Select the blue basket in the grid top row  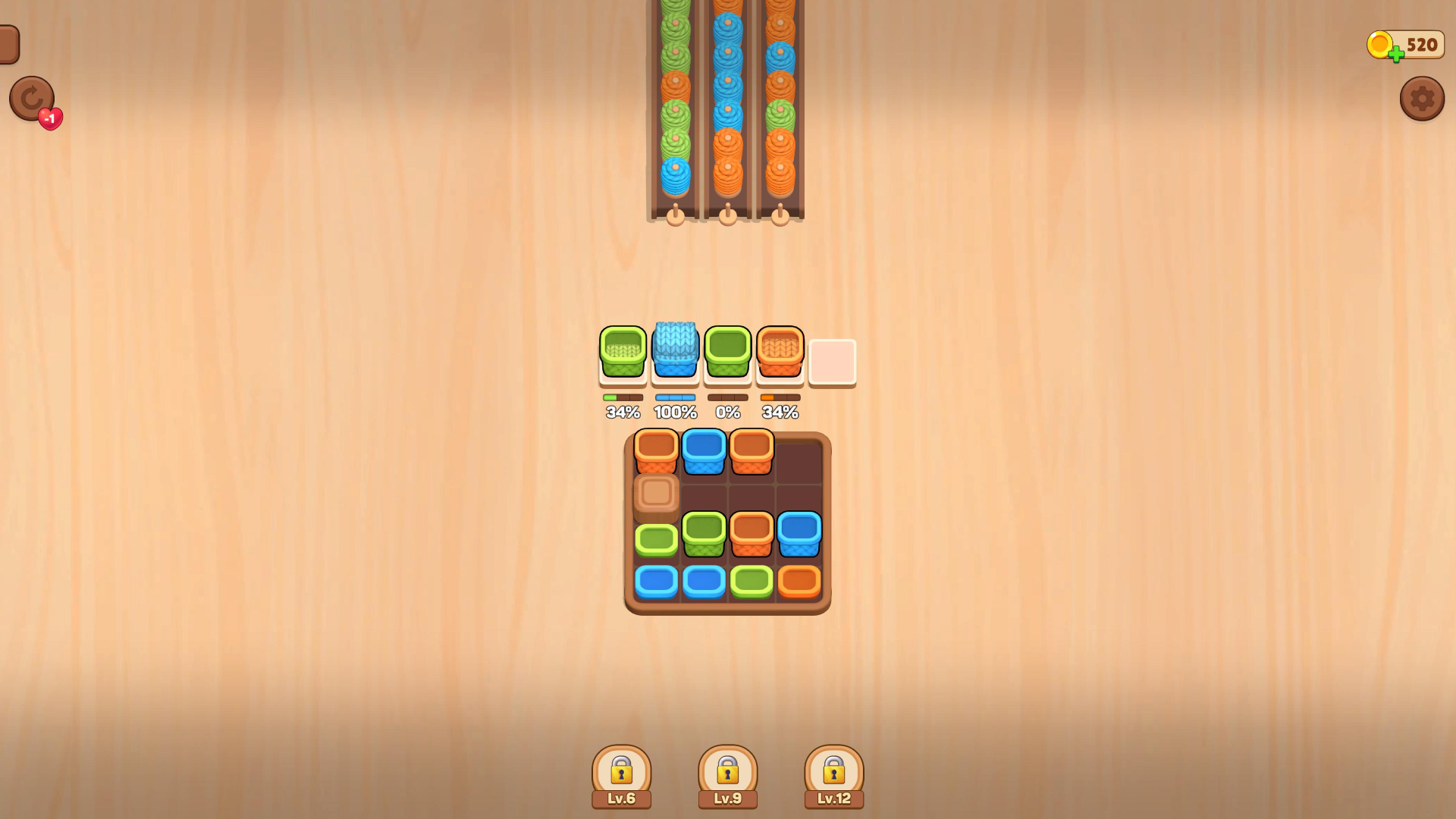[704, 450]
